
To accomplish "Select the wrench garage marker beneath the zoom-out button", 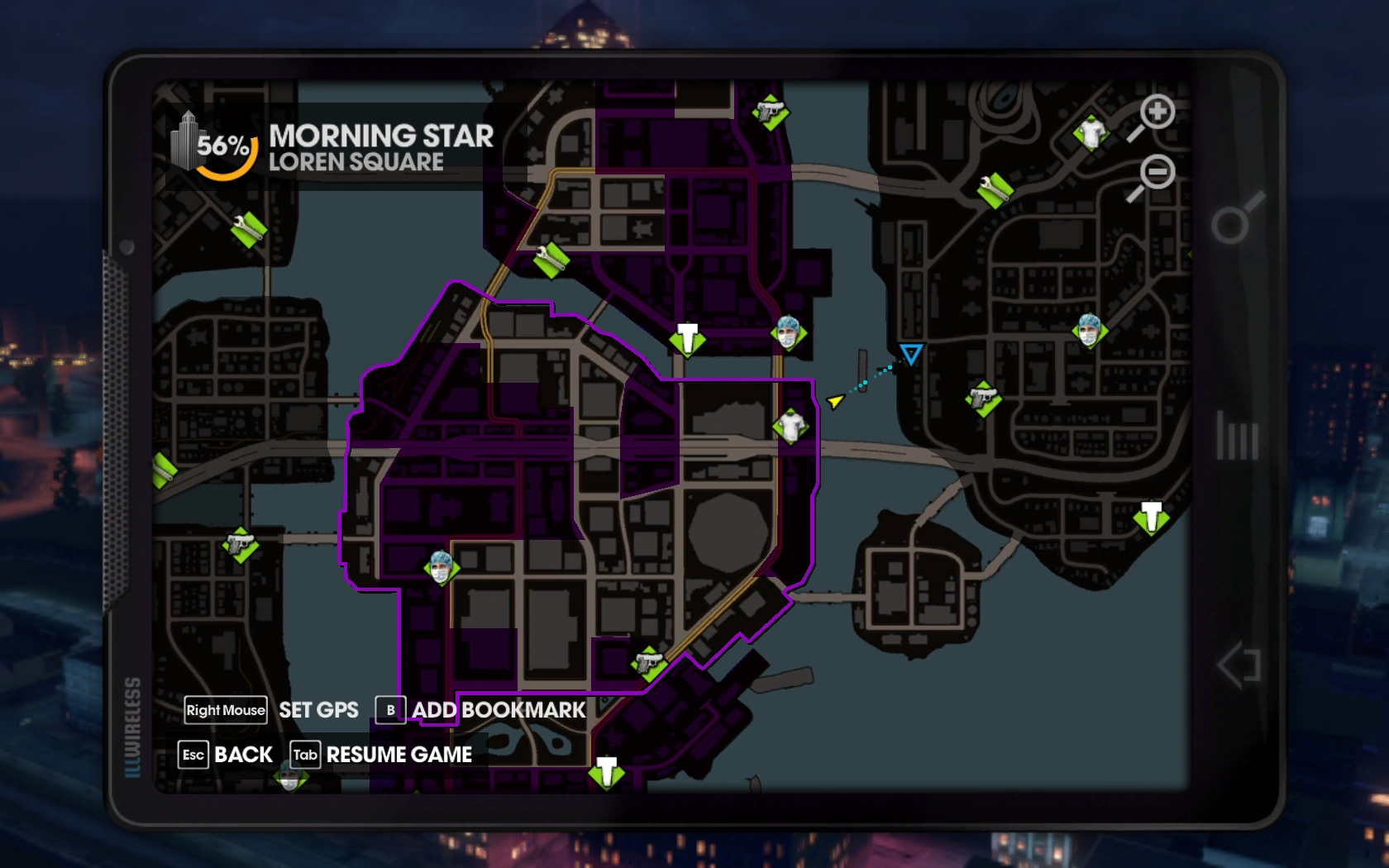I will coord(995,190).
